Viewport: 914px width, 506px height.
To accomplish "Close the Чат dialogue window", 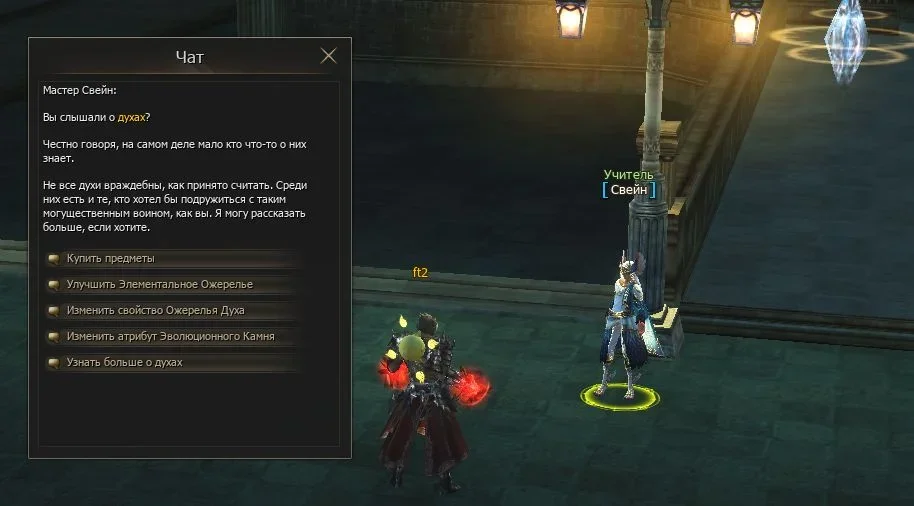I will 328,56.
